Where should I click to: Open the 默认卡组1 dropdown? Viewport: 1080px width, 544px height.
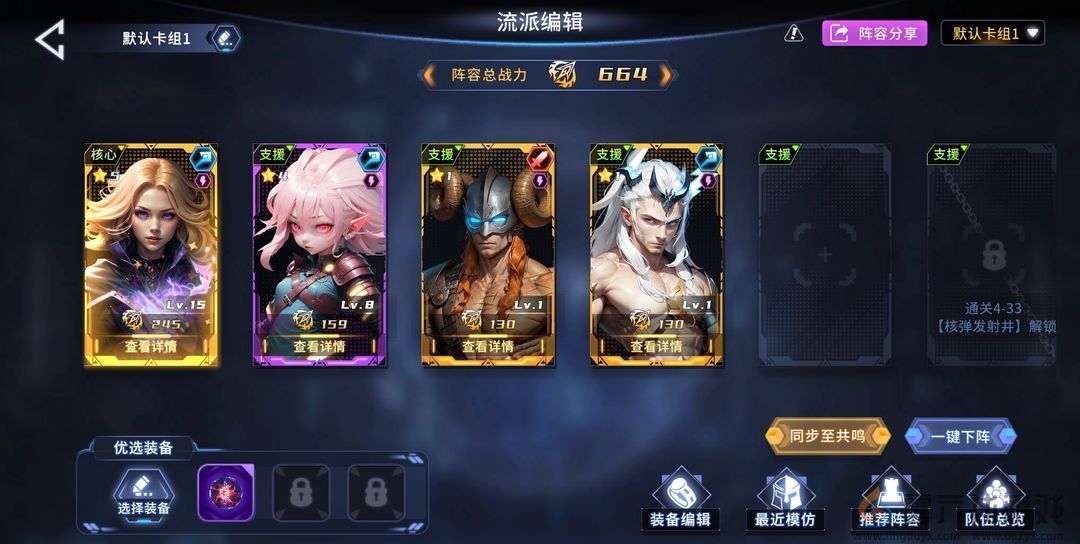coord(992,33)
